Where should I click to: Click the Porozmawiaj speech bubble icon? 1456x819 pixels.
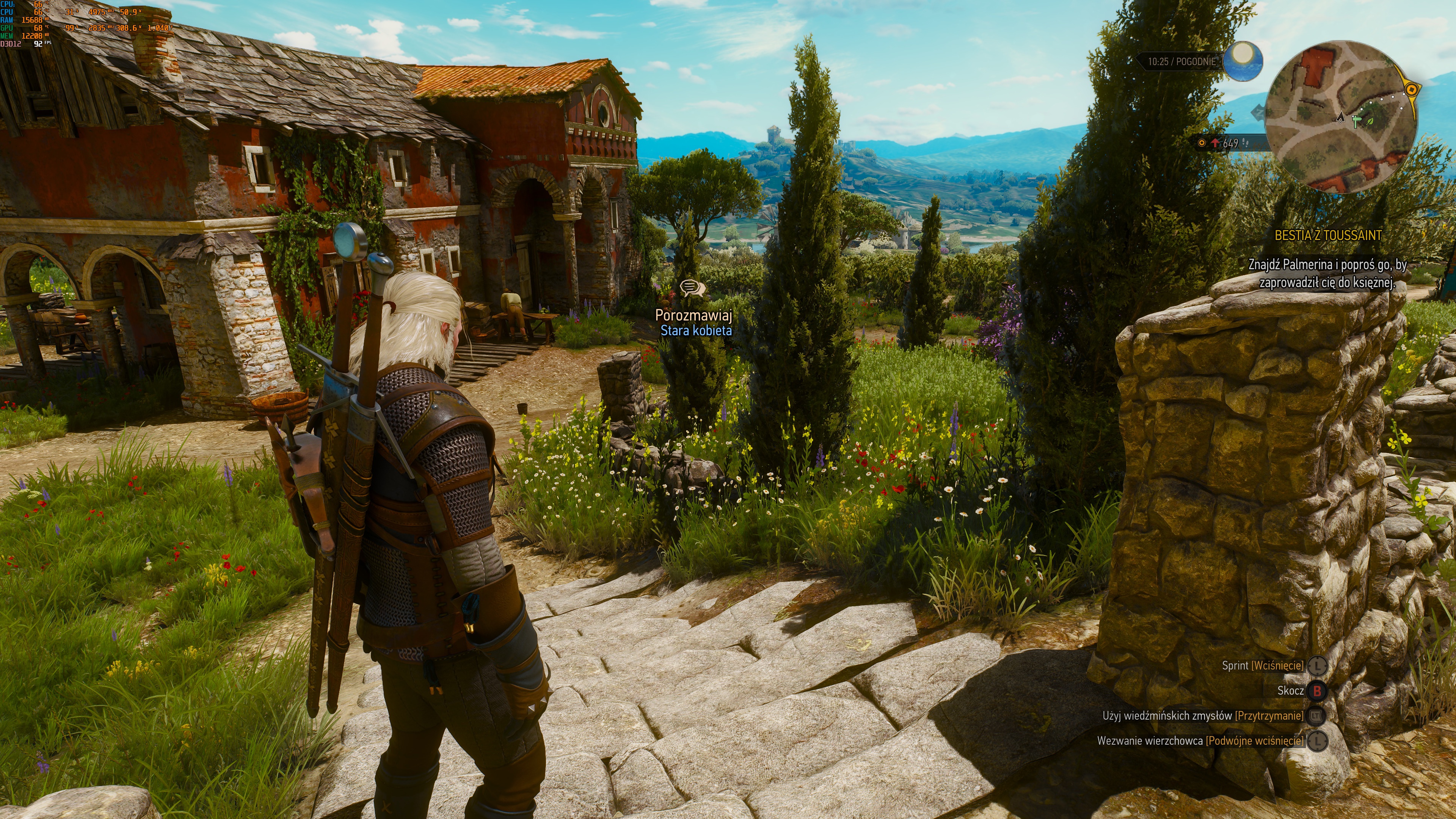[692, 288]
